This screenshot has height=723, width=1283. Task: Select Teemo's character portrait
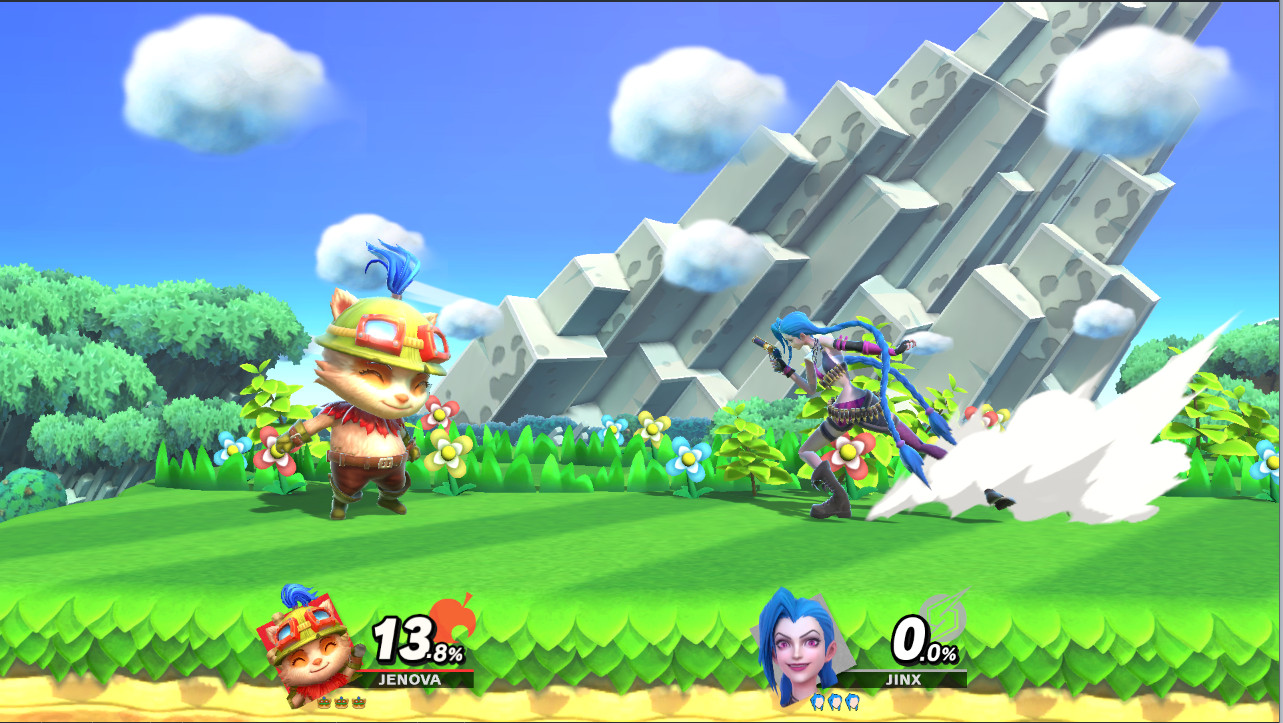pos(306,650)
